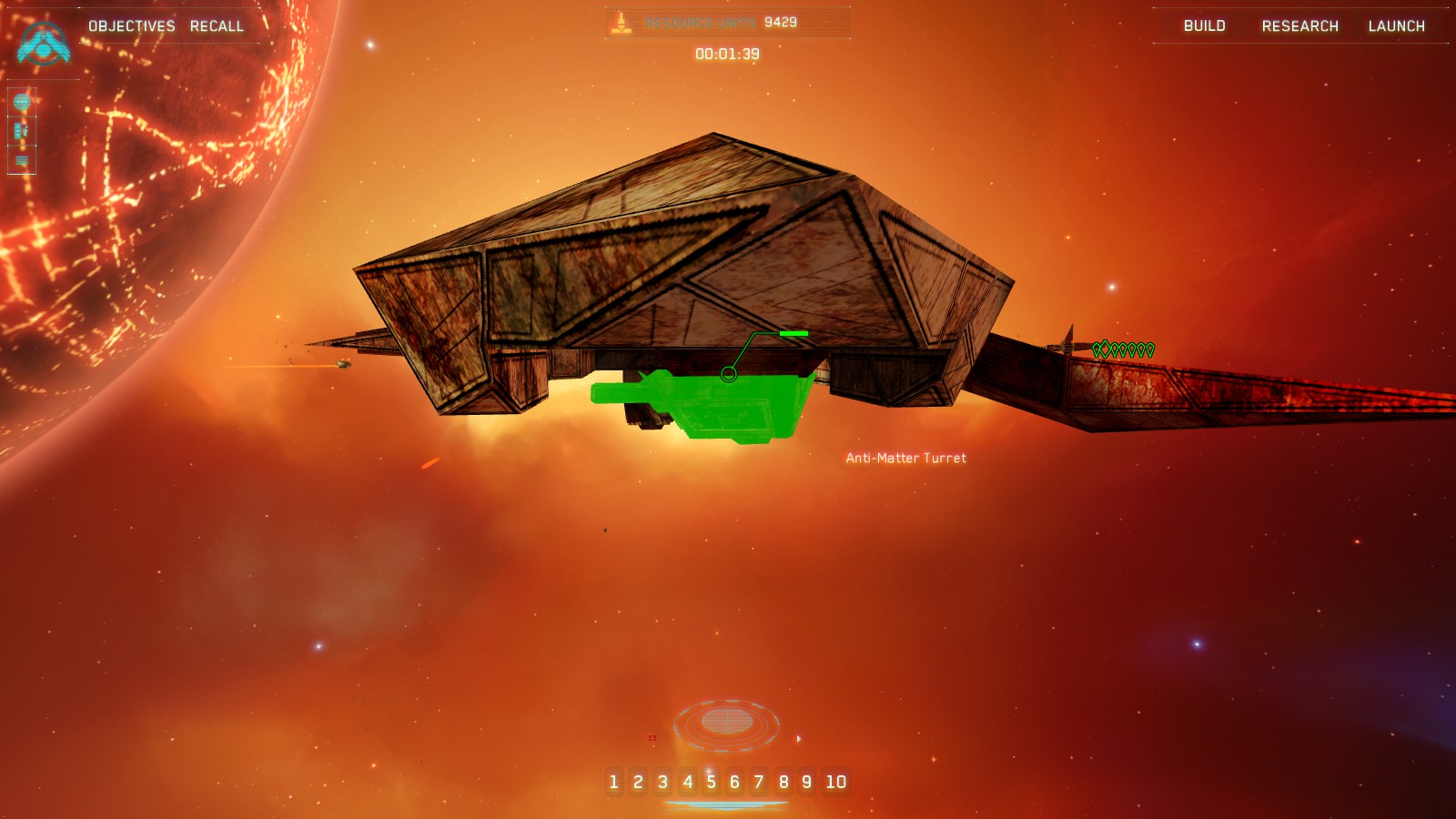Image resolution: width=1456 pixels, height=819 pixels.
Task: Click the circular sensors disc above the number bar
Action: tap(726, 723)
